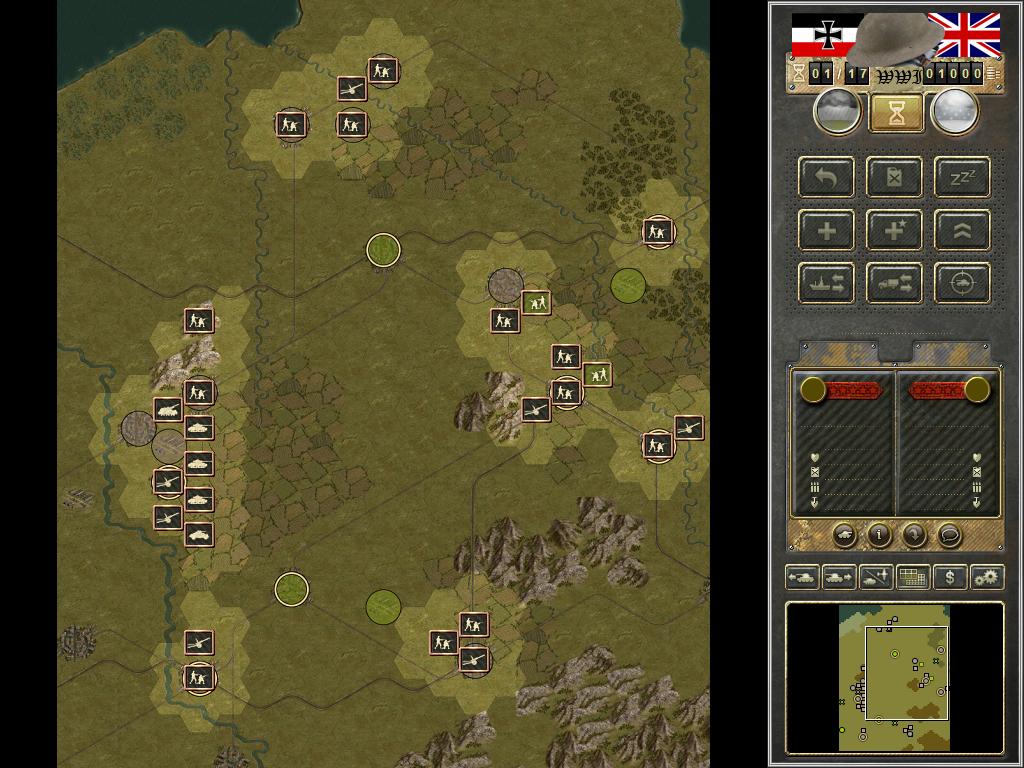End the turn with the hourglass button
The image size is (1024, 768).
click(896, 114)
